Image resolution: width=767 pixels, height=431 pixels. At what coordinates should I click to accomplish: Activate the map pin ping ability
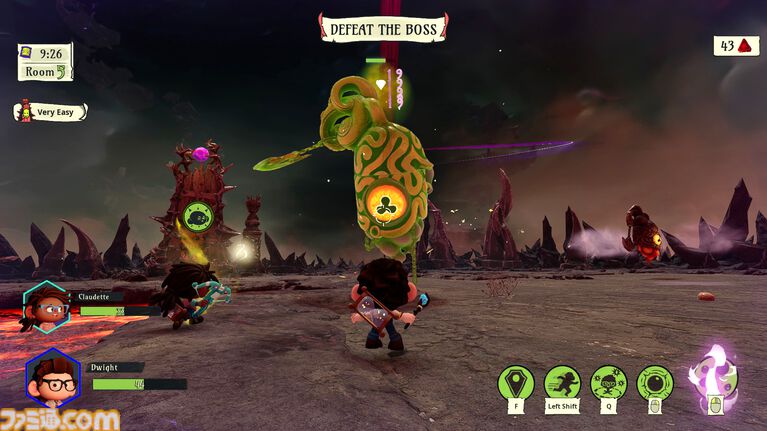pyautogui.click(x=516, y=383)
